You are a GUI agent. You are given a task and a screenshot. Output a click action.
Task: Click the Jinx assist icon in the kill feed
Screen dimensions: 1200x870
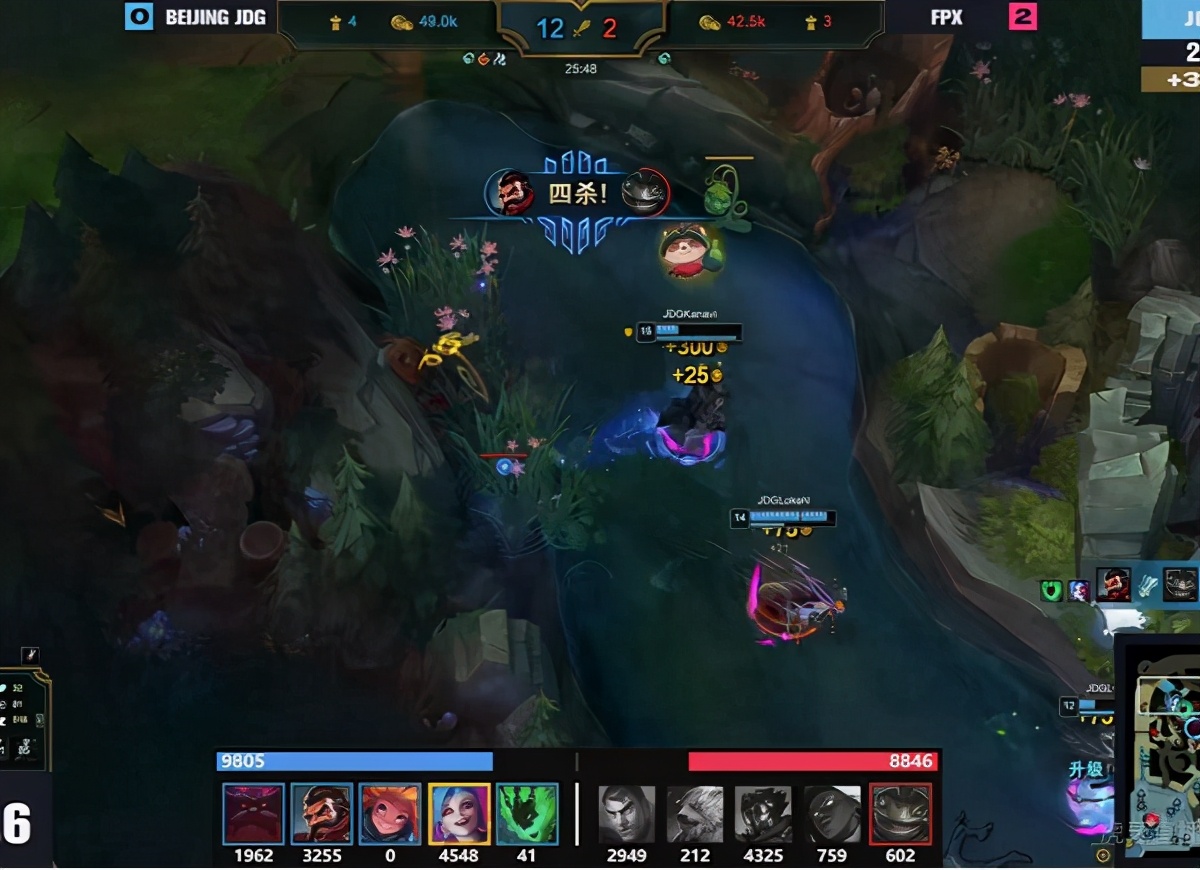coord(1078,591)
